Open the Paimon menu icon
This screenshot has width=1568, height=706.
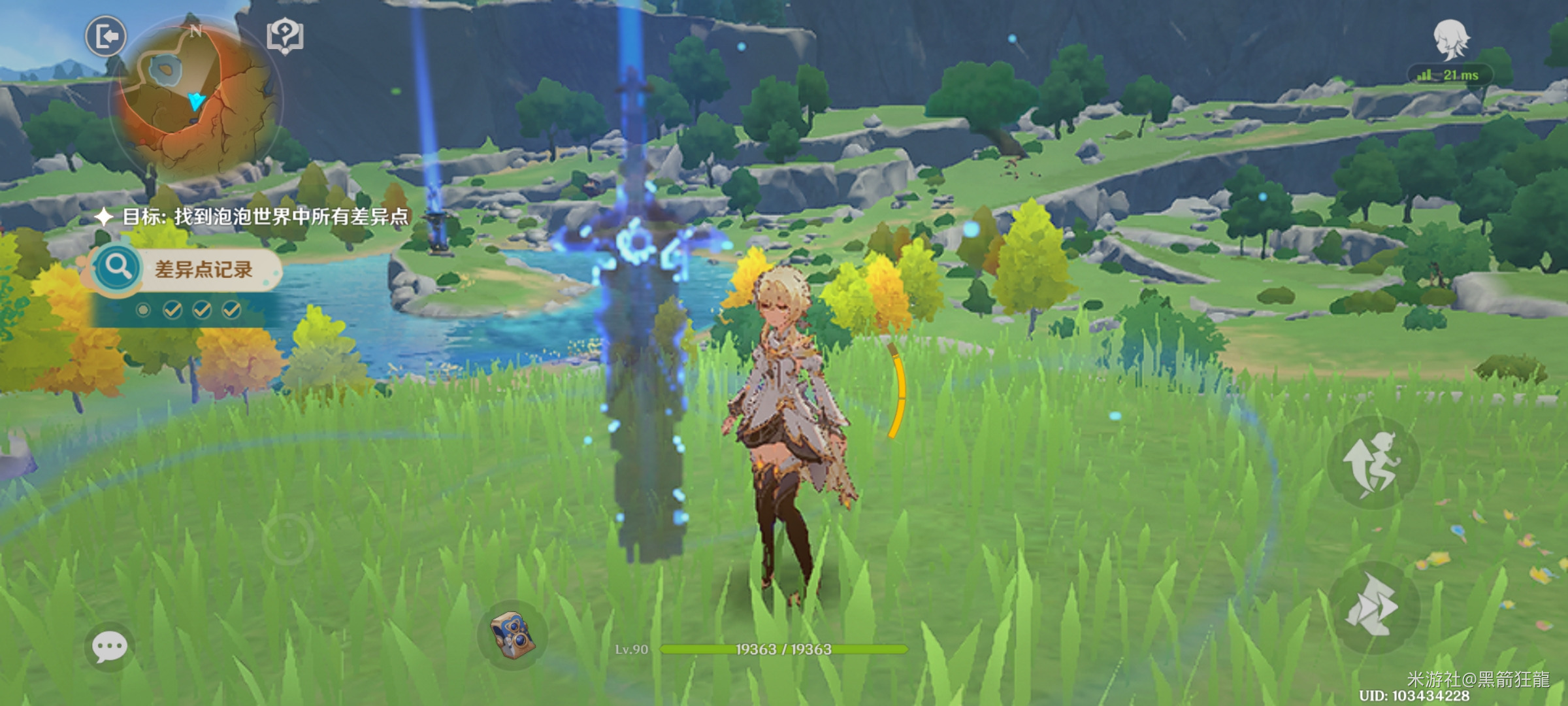(1450, 41)
